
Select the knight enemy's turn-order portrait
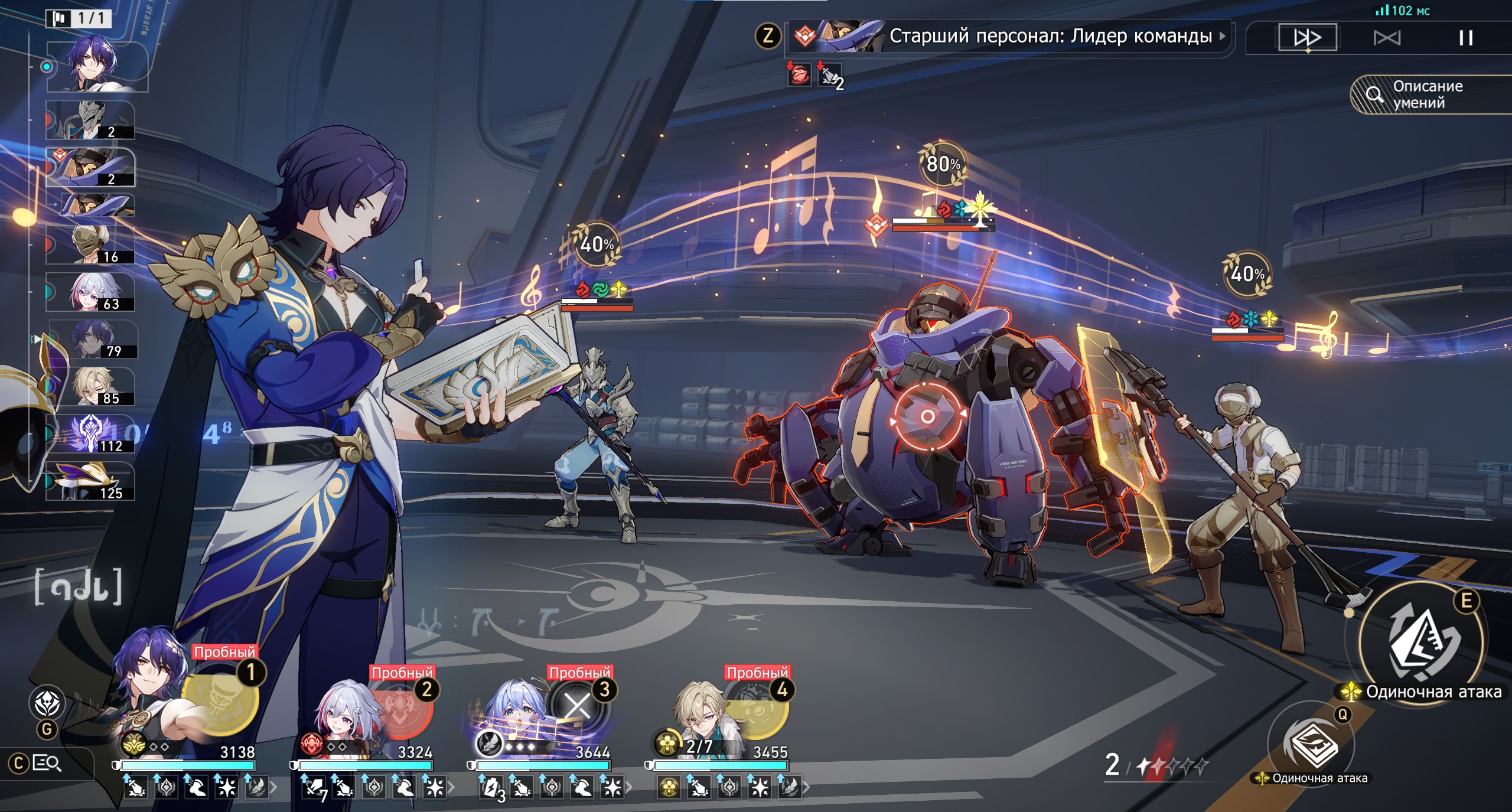click(90, 120)
